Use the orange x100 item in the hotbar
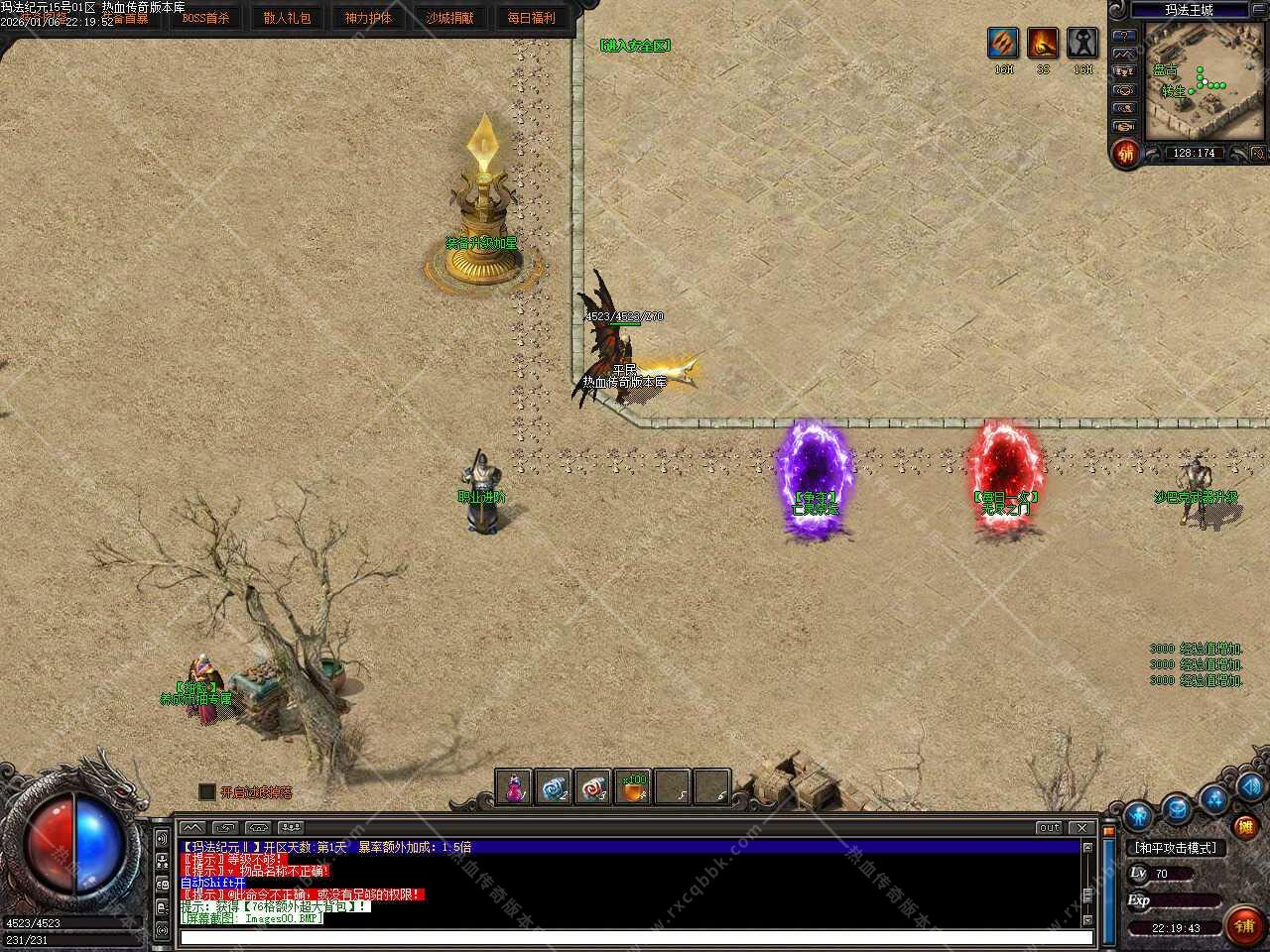Screen dimensions: 1270x952 click(633, 787)
